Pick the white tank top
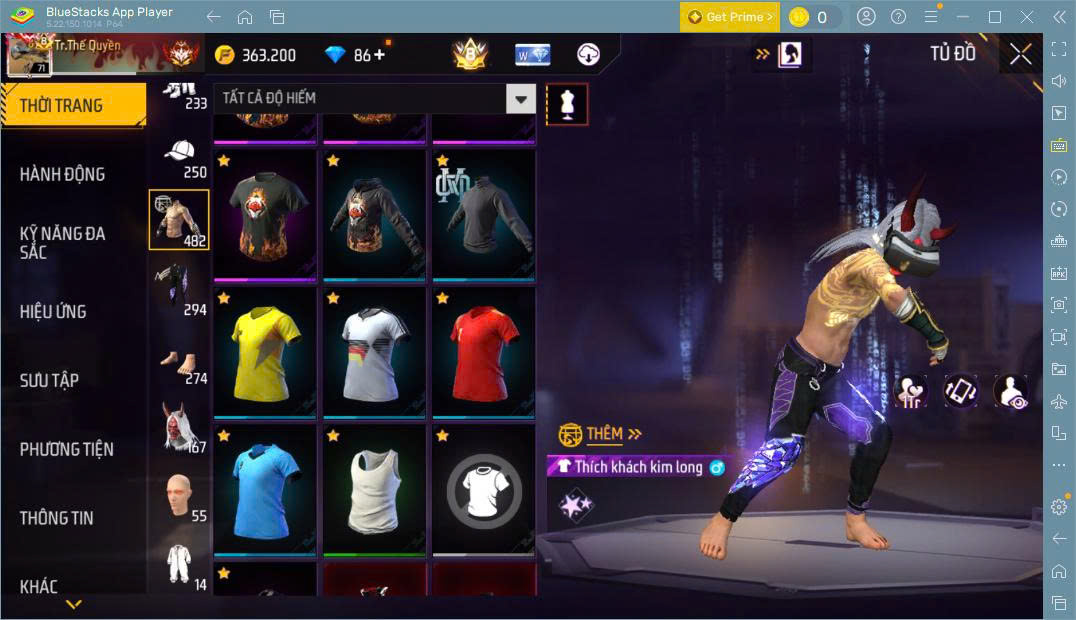This screenshot has height=620, width=1076. tap(374, 489)
